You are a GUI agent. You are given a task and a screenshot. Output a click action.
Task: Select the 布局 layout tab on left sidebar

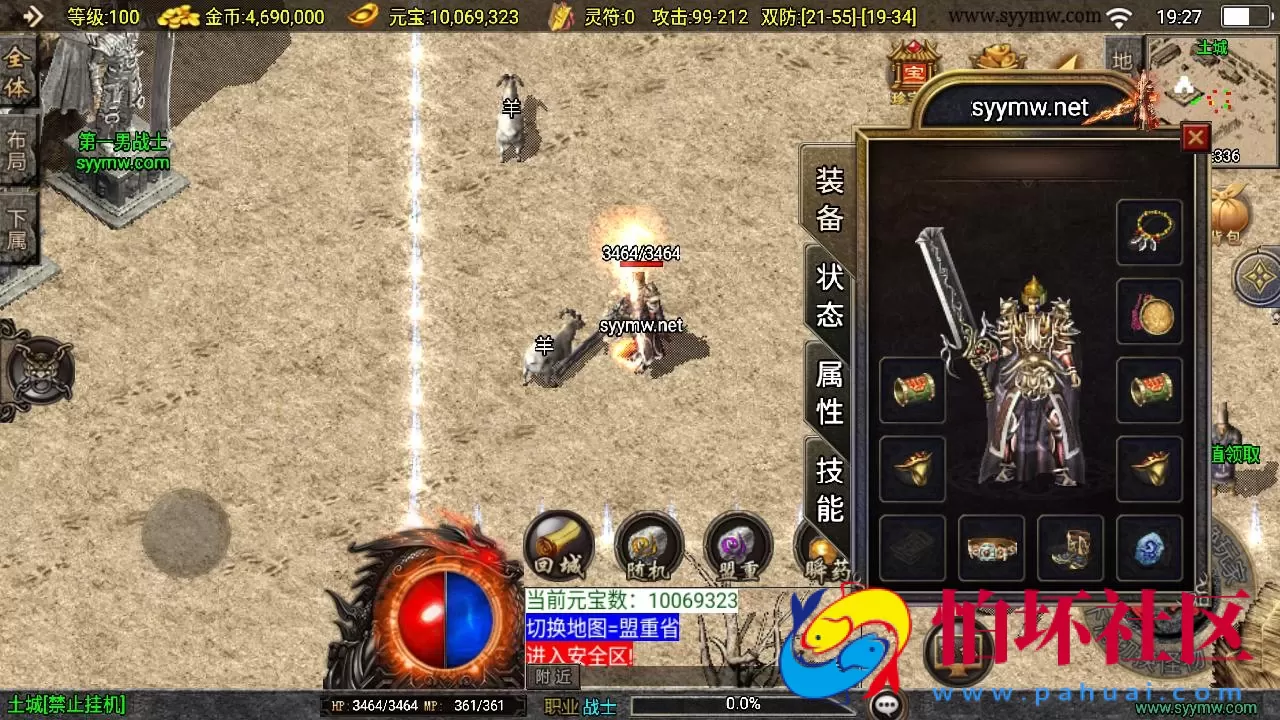click(15, 150)
